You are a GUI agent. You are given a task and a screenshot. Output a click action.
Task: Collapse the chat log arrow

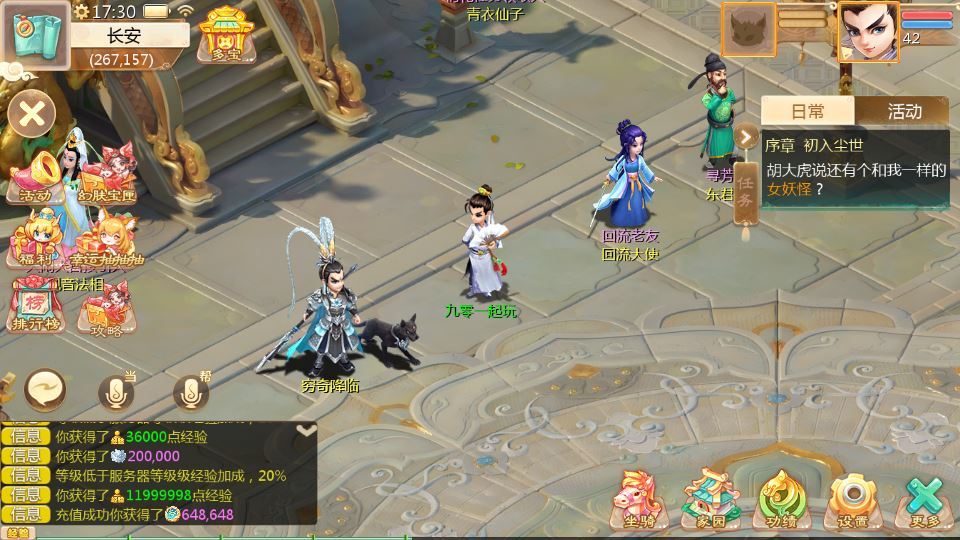tap(306, 430)
